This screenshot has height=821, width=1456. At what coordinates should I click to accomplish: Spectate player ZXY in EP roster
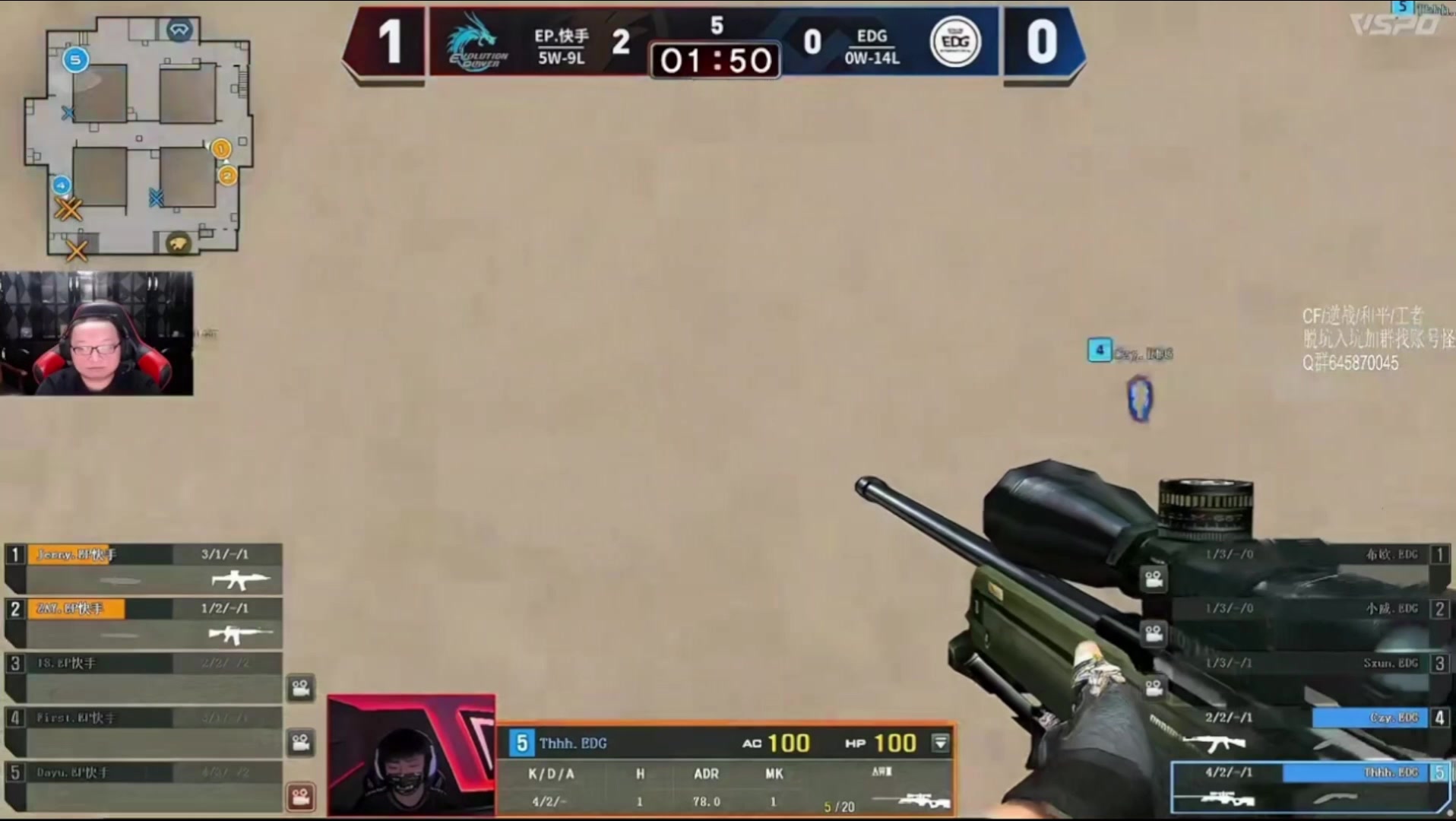(x=143, y=622)
